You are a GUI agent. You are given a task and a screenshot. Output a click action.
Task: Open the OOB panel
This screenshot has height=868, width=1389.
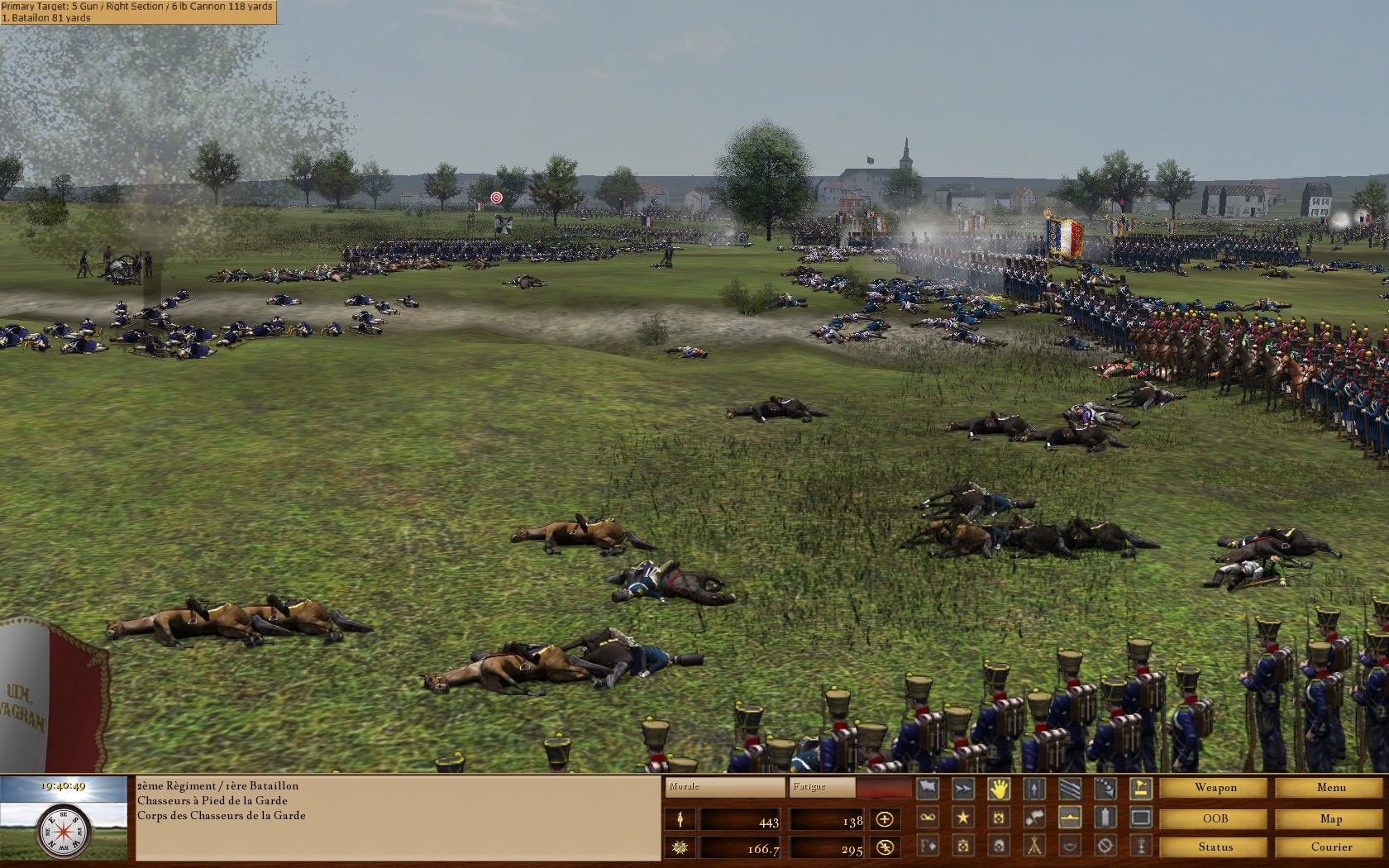click(1212, 818)
